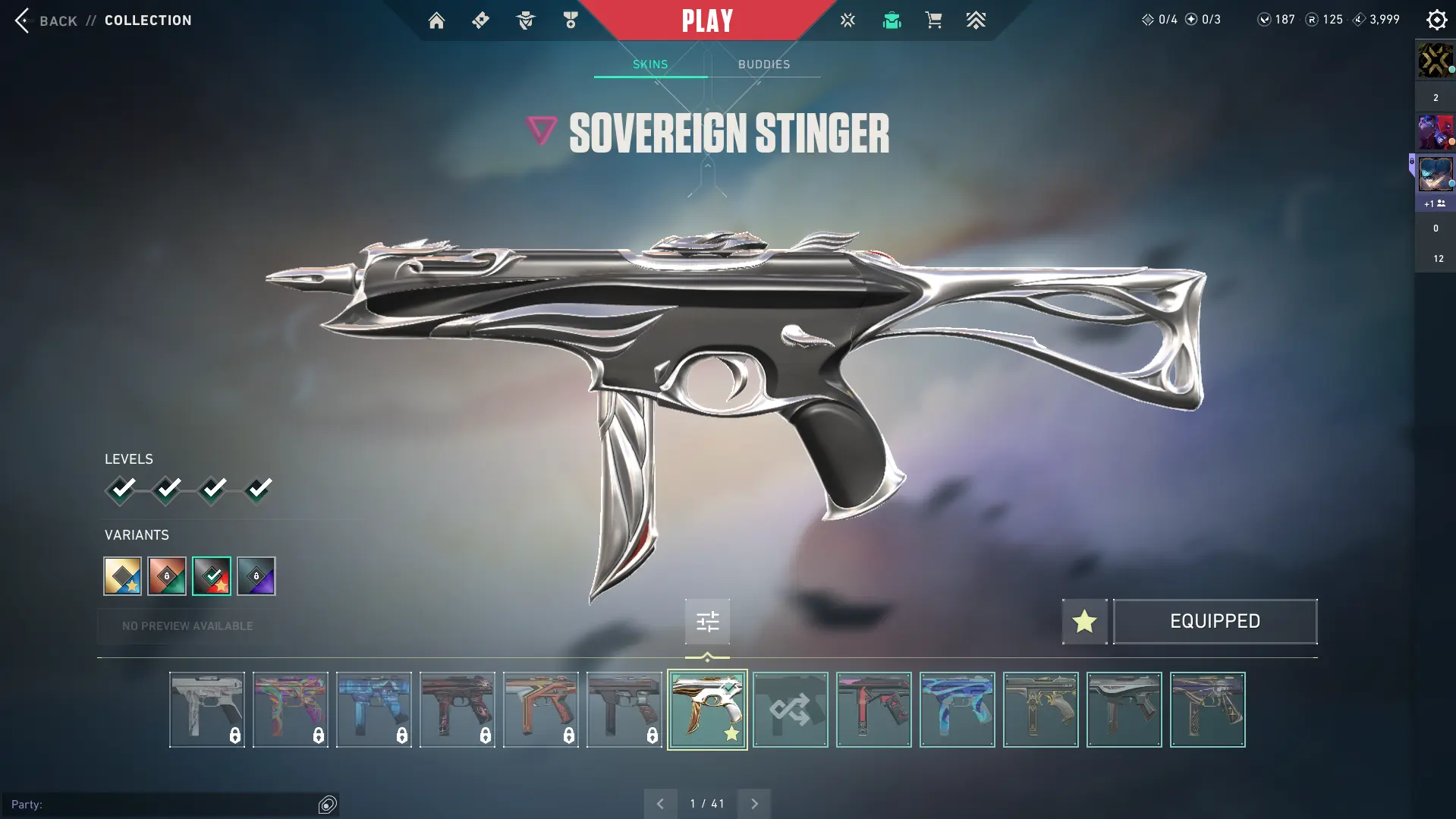
Task: Toggle favorite star next to Equipped
Action: coord(1084,622)
